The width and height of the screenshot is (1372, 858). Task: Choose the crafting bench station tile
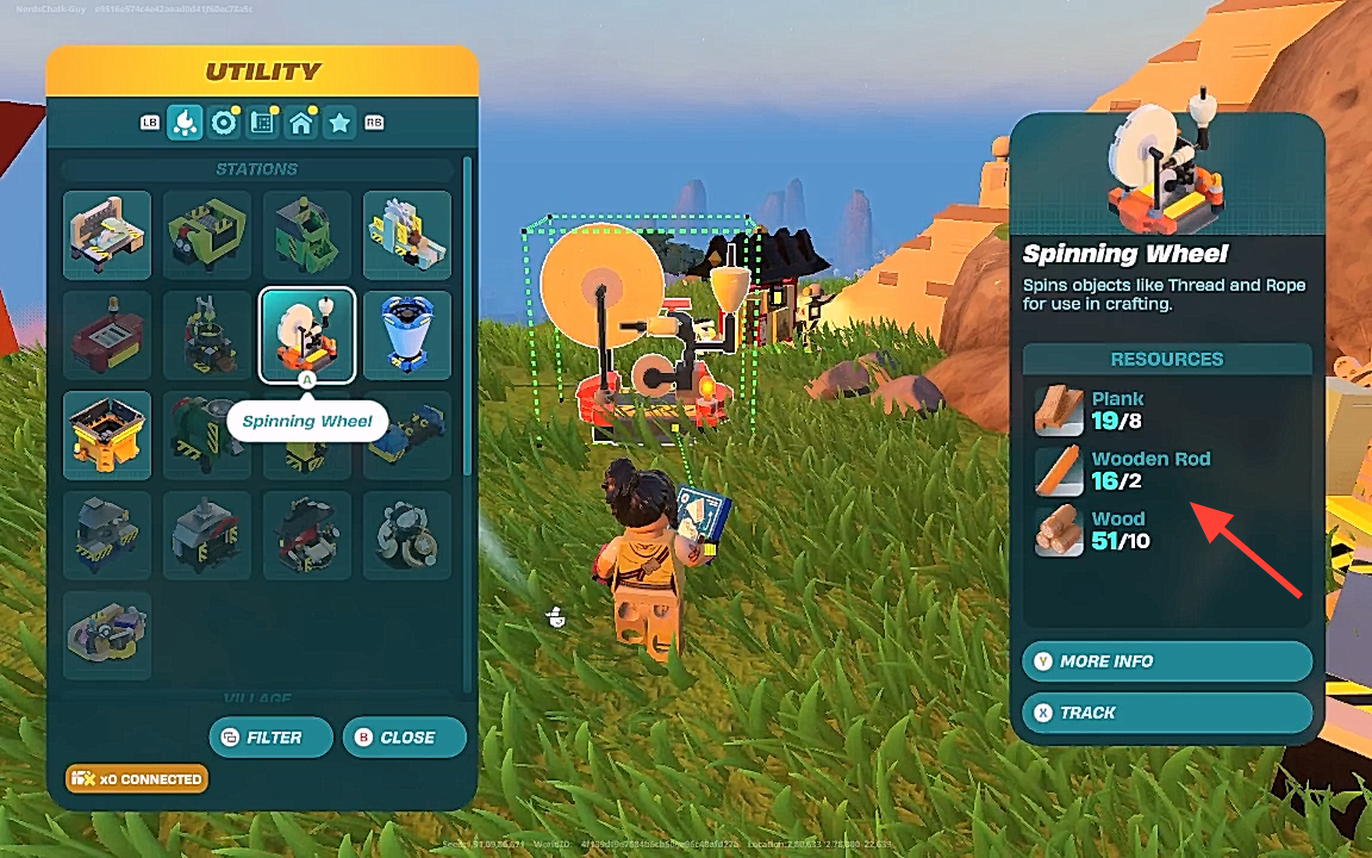pos(107,235)
